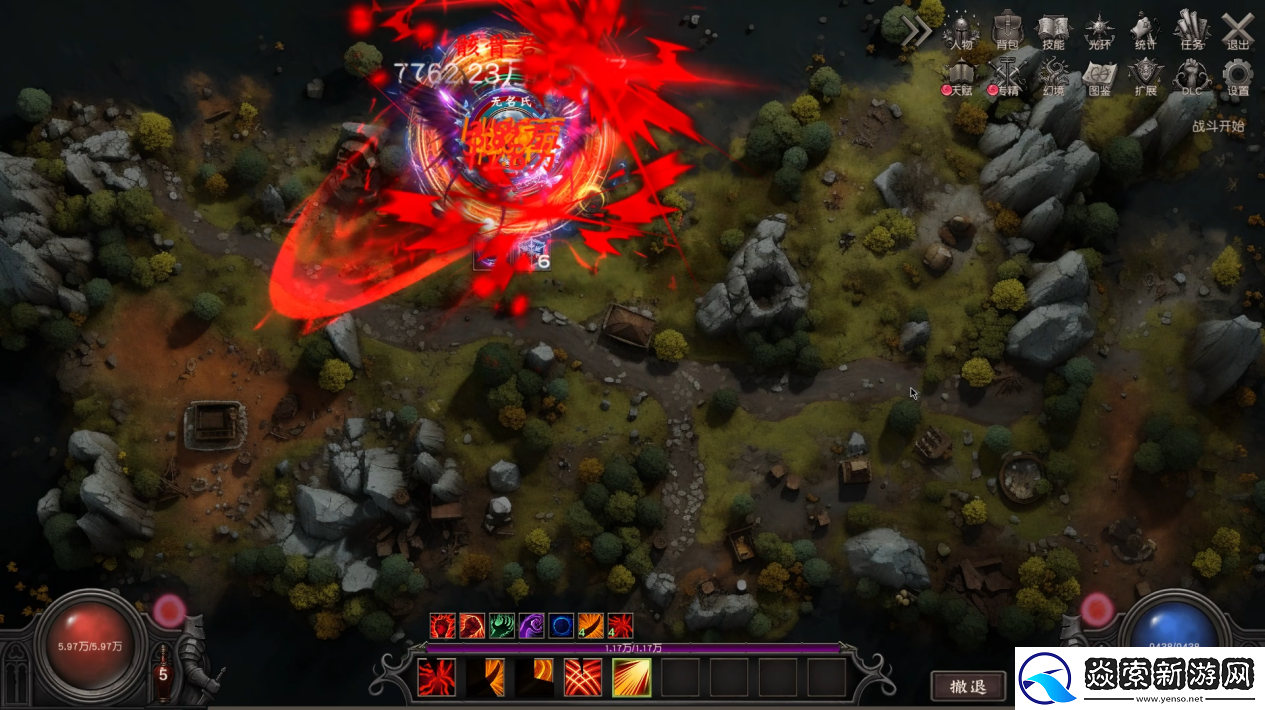The height and width of the screenshot is (710, 1265).
Task: Open the 专精 specialization crossed-swords icon
Action: tap(1007, 76)
